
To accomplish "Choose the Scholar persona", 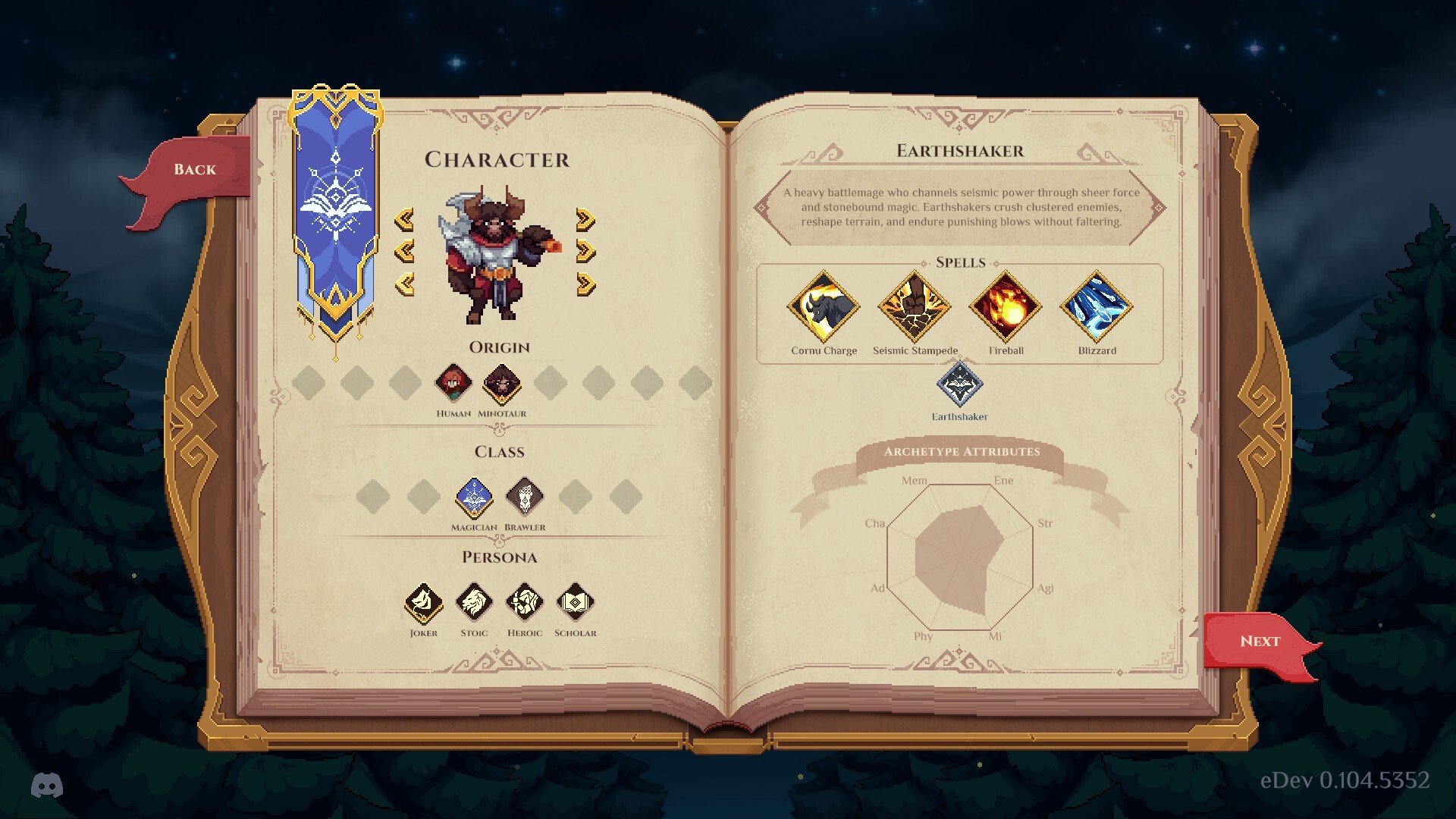I will [x=576, y=603].
